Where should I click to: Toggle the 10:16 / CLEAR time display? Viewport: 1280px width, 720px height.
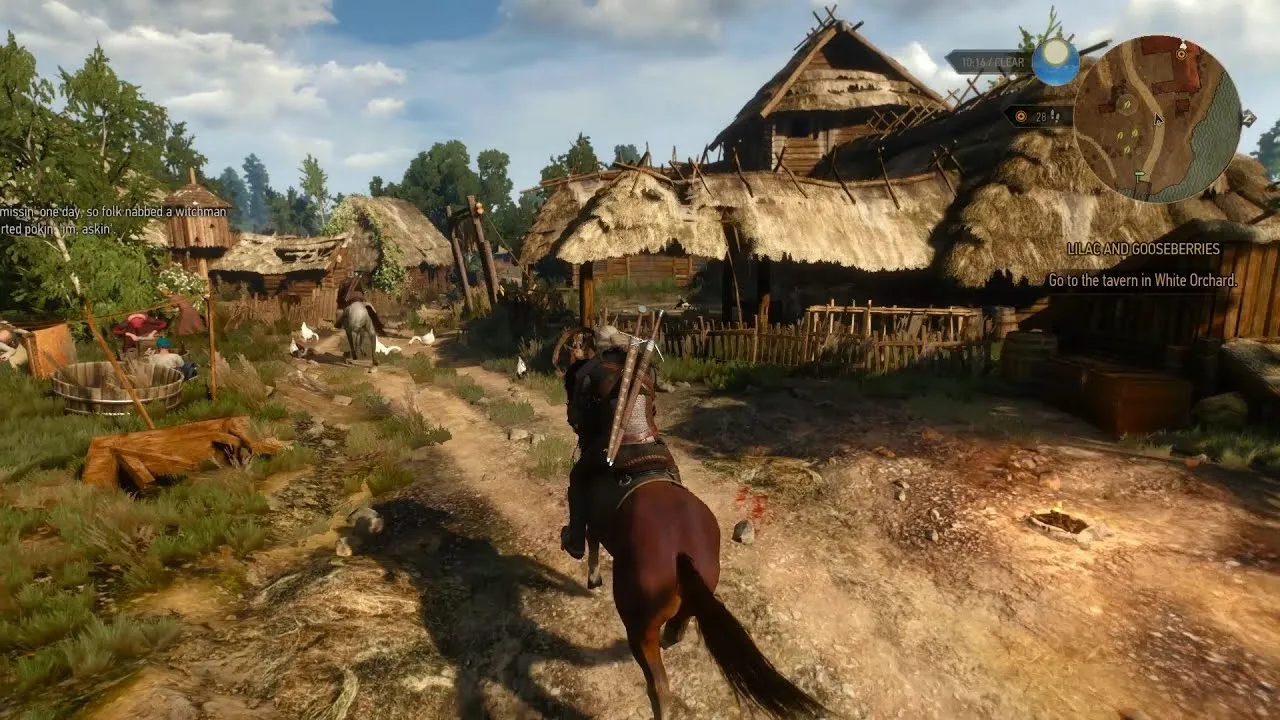coord(991,61)
